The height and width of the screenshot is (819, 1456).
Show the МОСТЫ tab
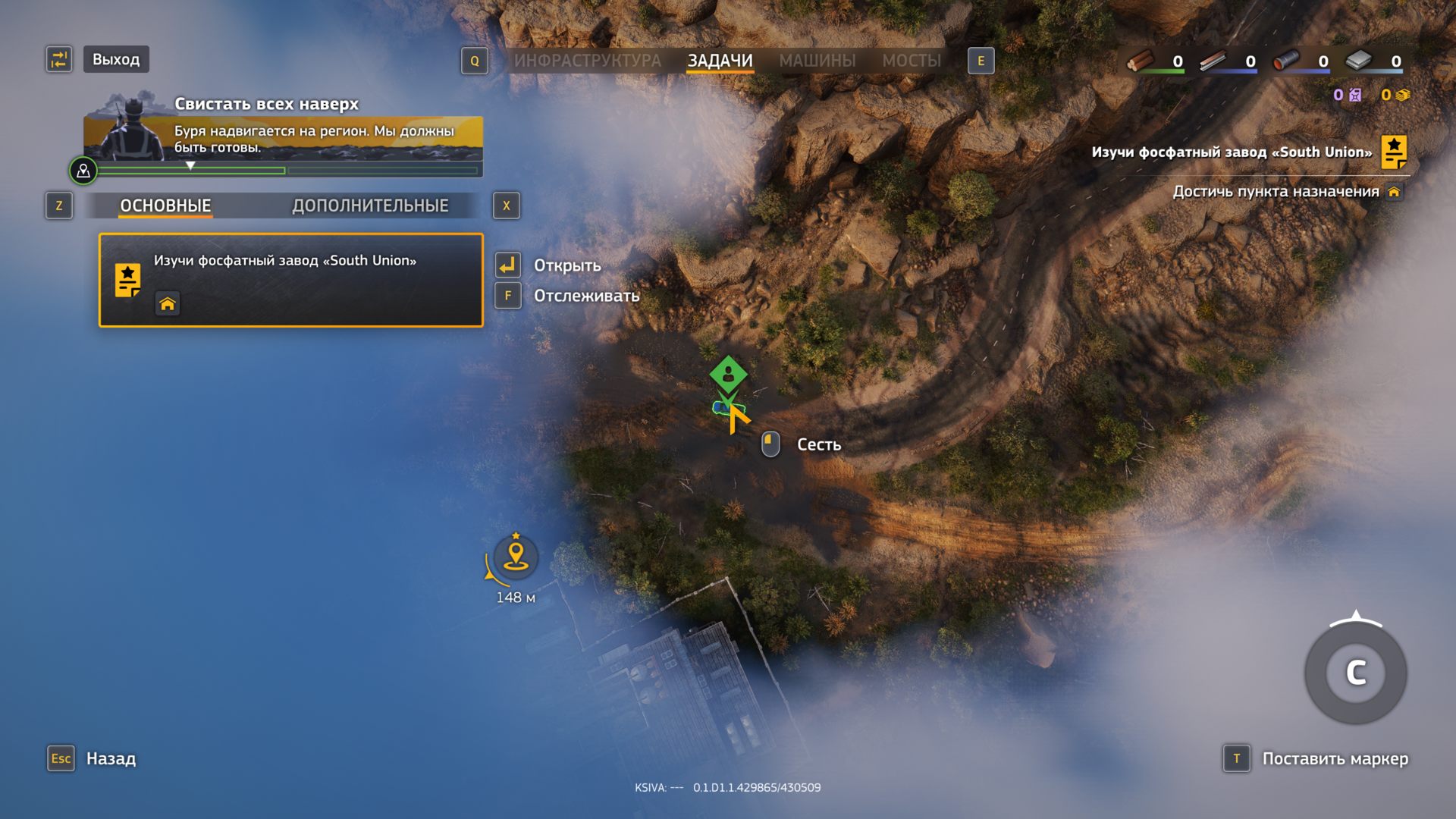tap(911, 61)
